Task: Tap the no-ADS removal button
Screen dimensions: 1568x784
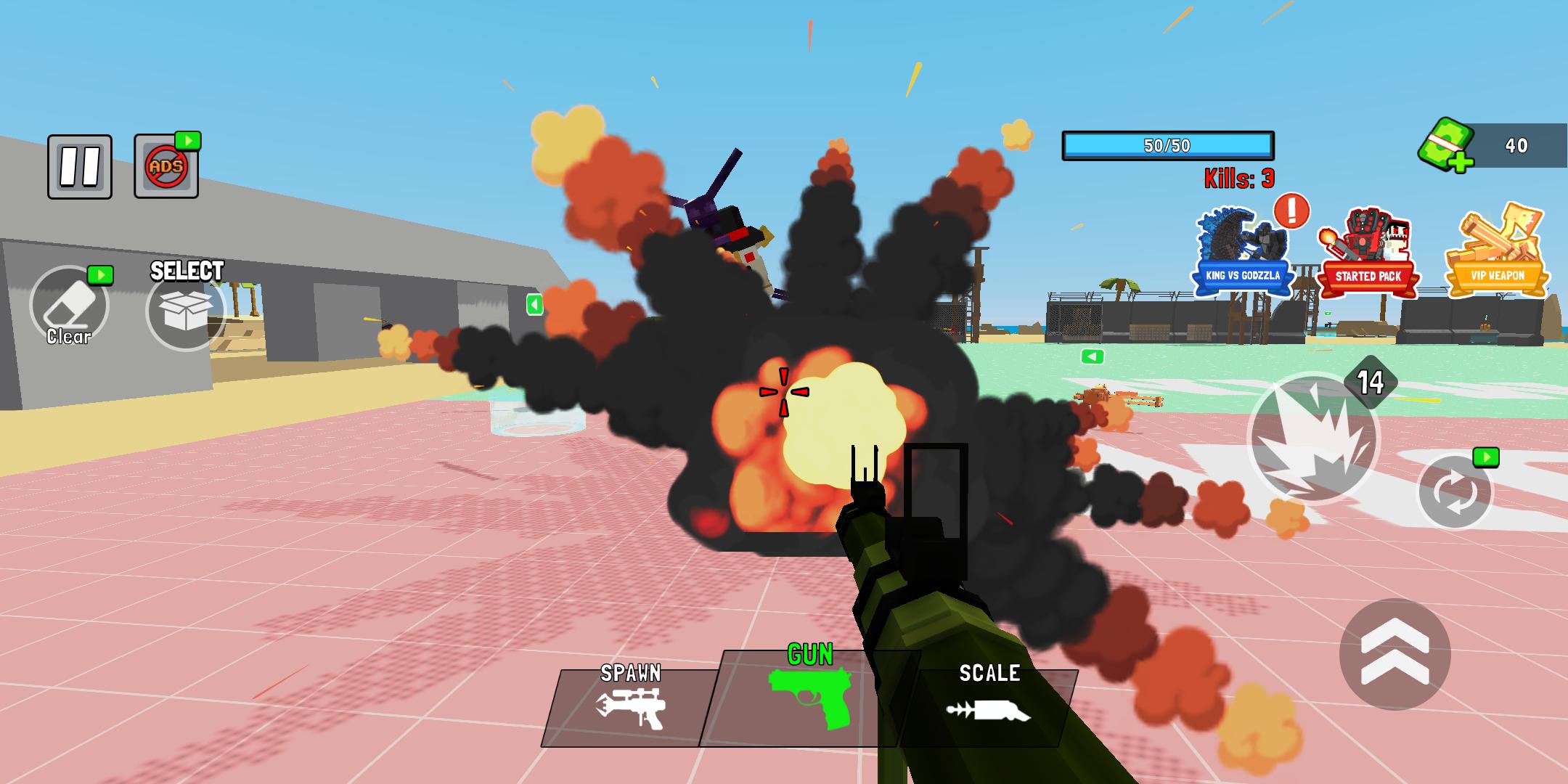Action: tap(166, 167)
